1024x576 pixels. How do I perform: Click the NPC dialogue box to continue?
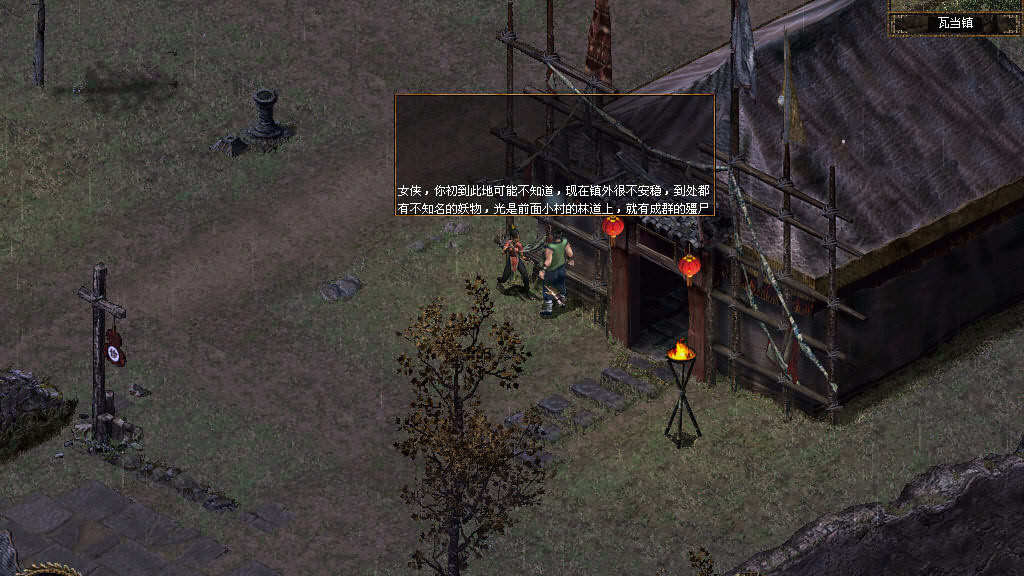pos(555,155)
